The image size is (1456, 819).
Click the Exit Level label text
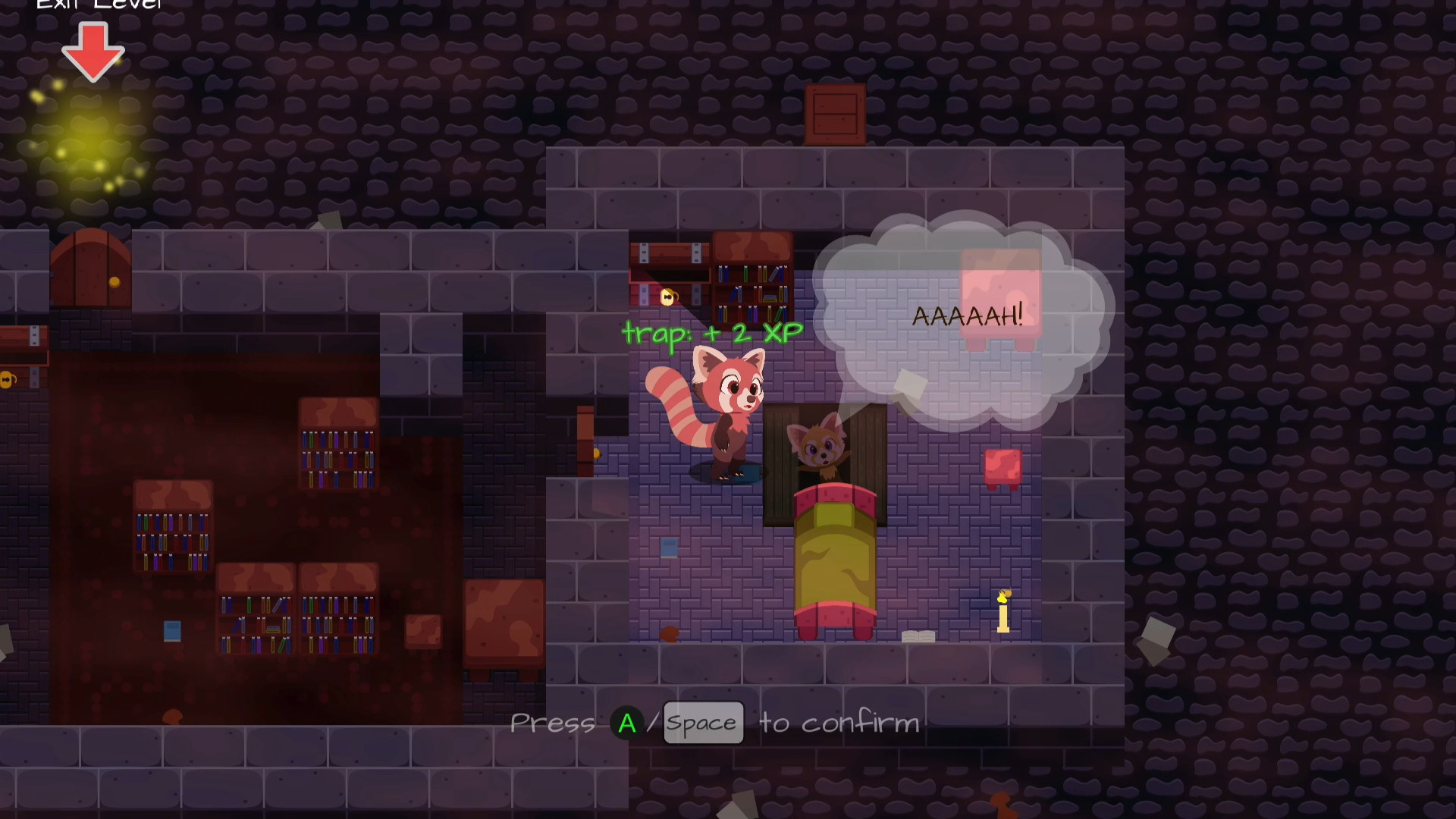pos(99,6)
